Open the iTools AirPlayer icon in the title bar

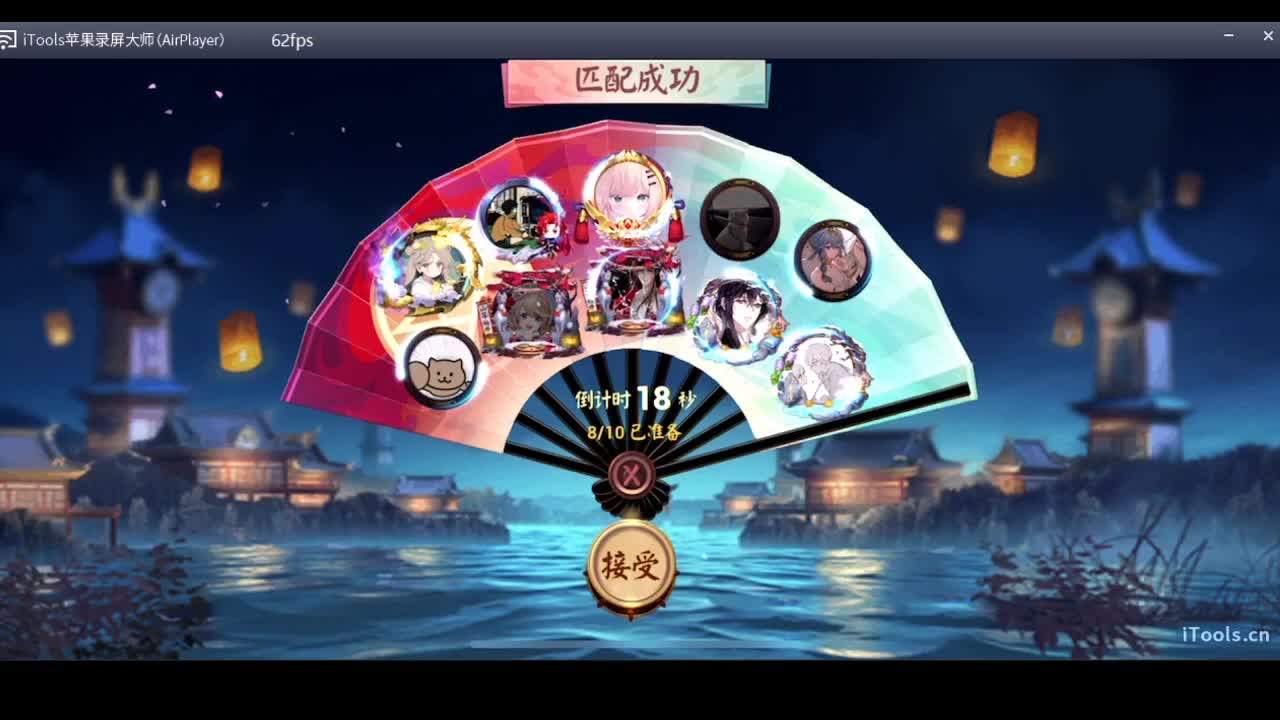(11, 39)
